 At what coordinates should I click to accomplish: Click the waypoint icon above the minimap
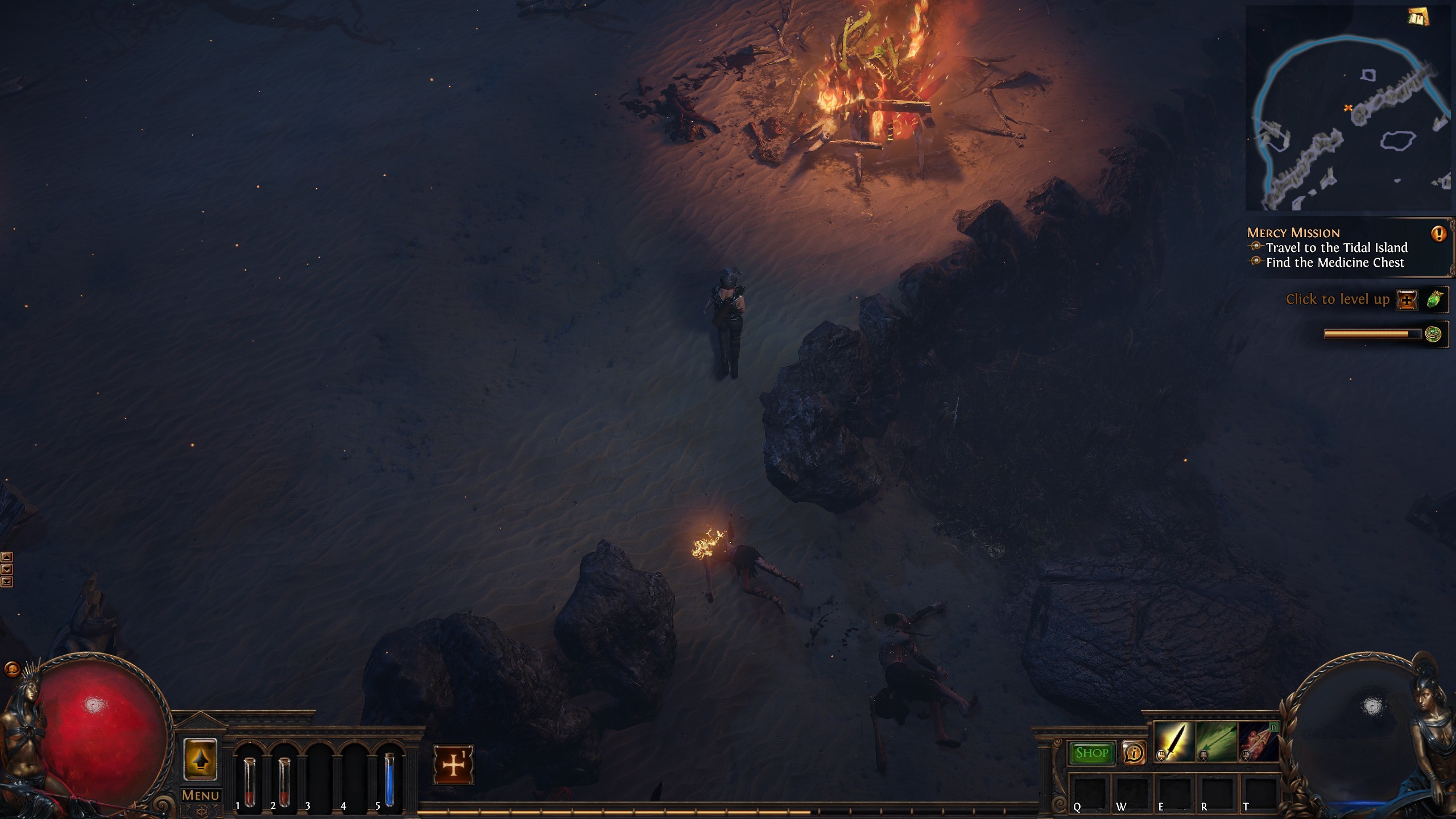[x=1418, y=17]
